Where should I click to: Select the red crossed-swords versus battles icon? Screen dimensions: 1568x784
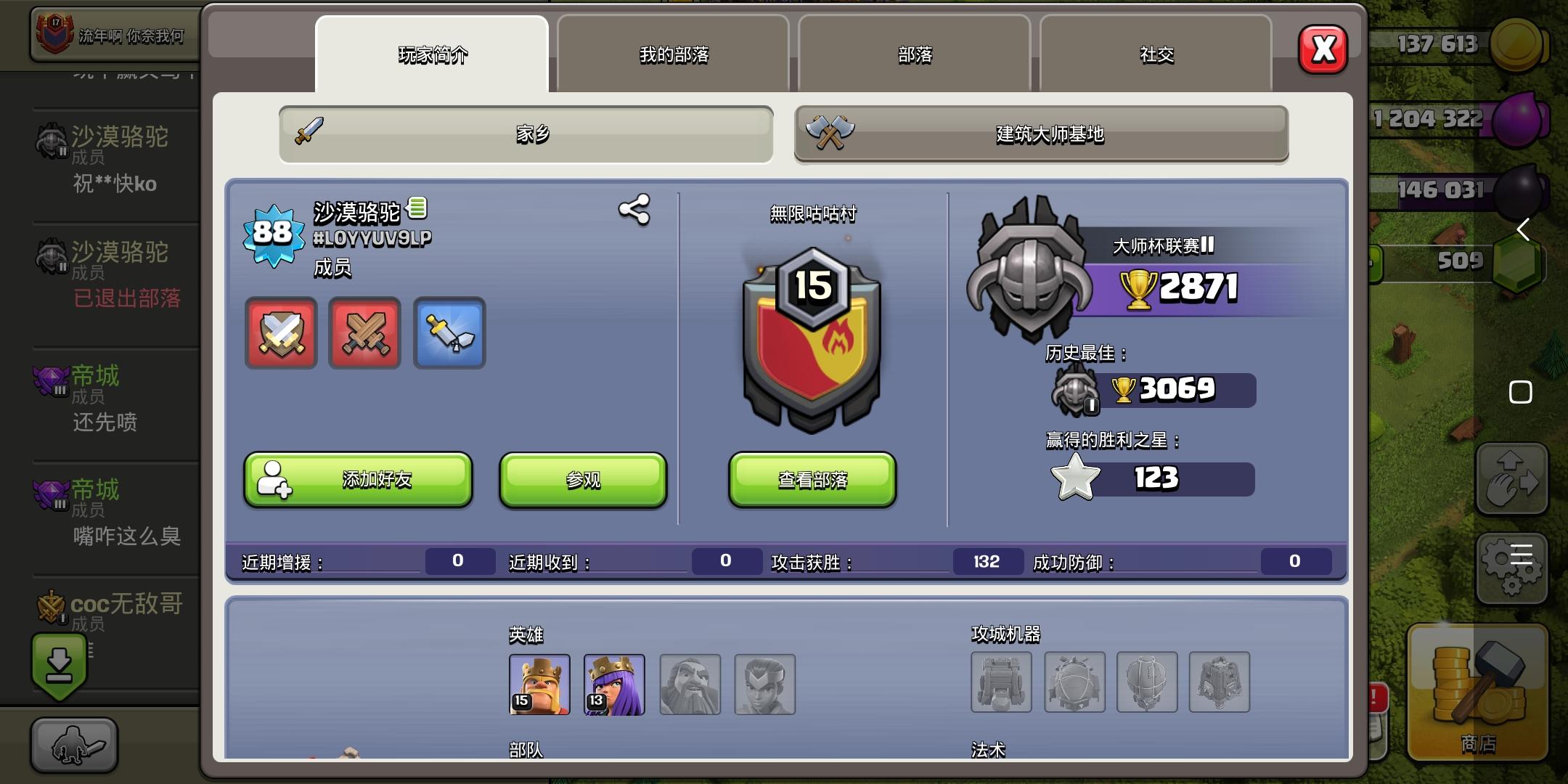pos(364,334)
